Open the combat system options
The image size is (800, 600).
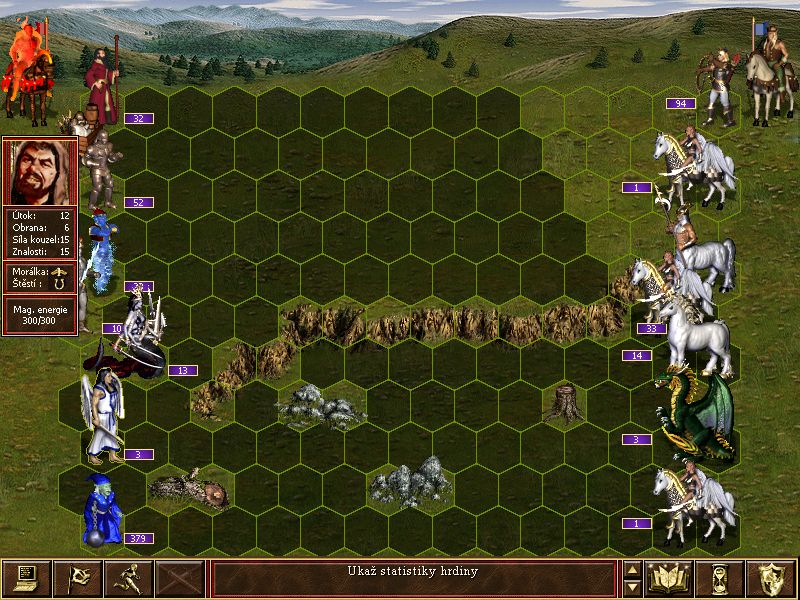point(26,578)
